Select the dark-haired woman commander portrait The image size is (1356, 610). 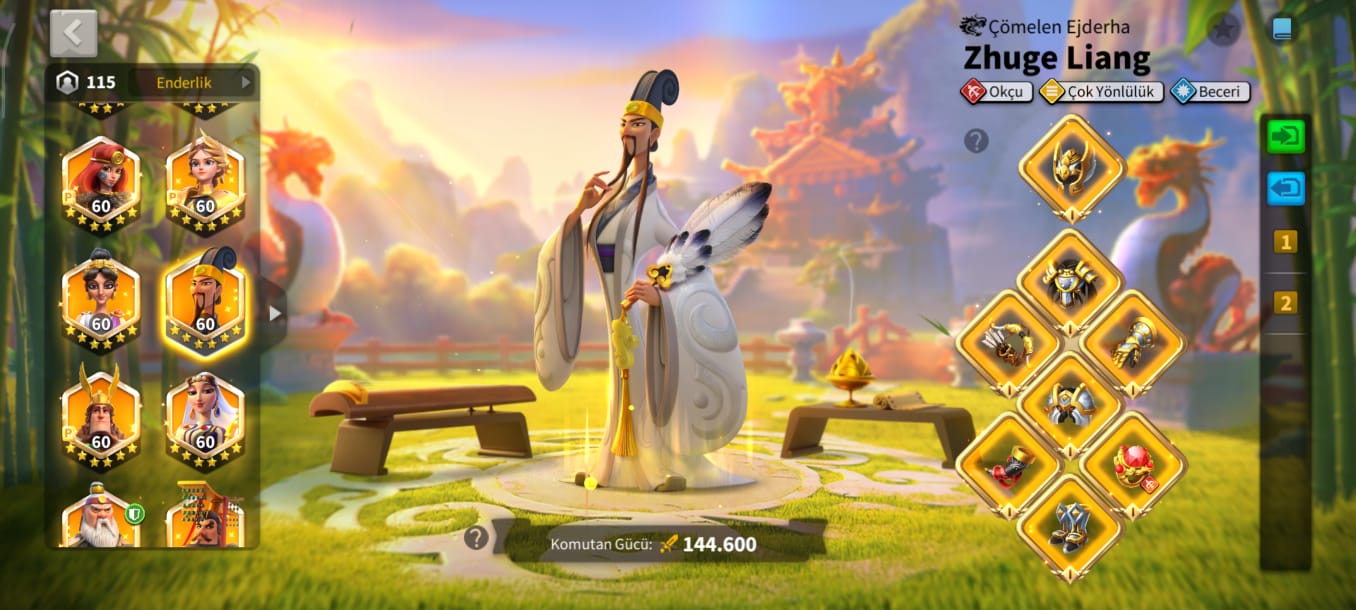coord(101,300)
